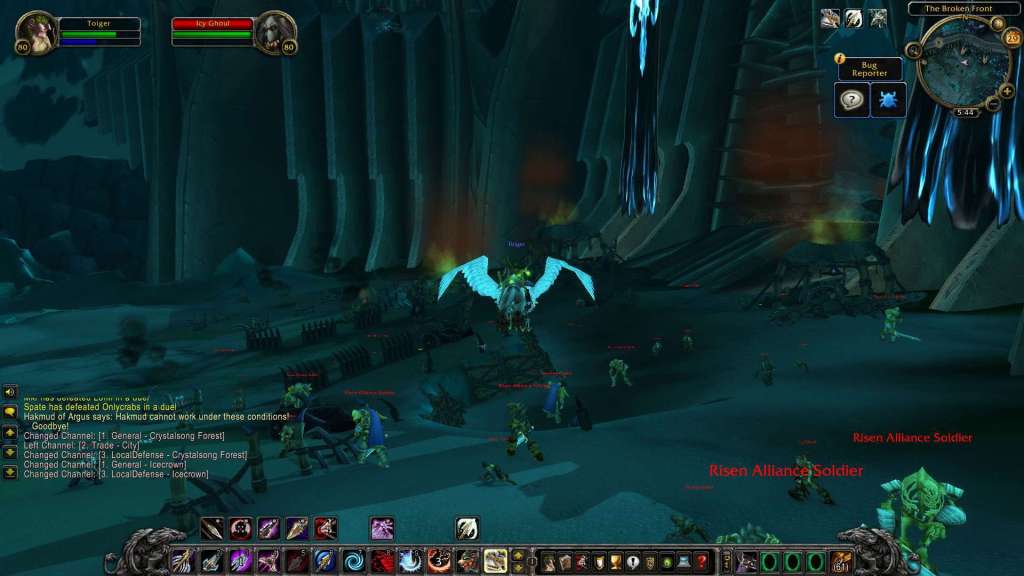Open the blue bug report icon
1024x576 pixels.
coord(888,99)
